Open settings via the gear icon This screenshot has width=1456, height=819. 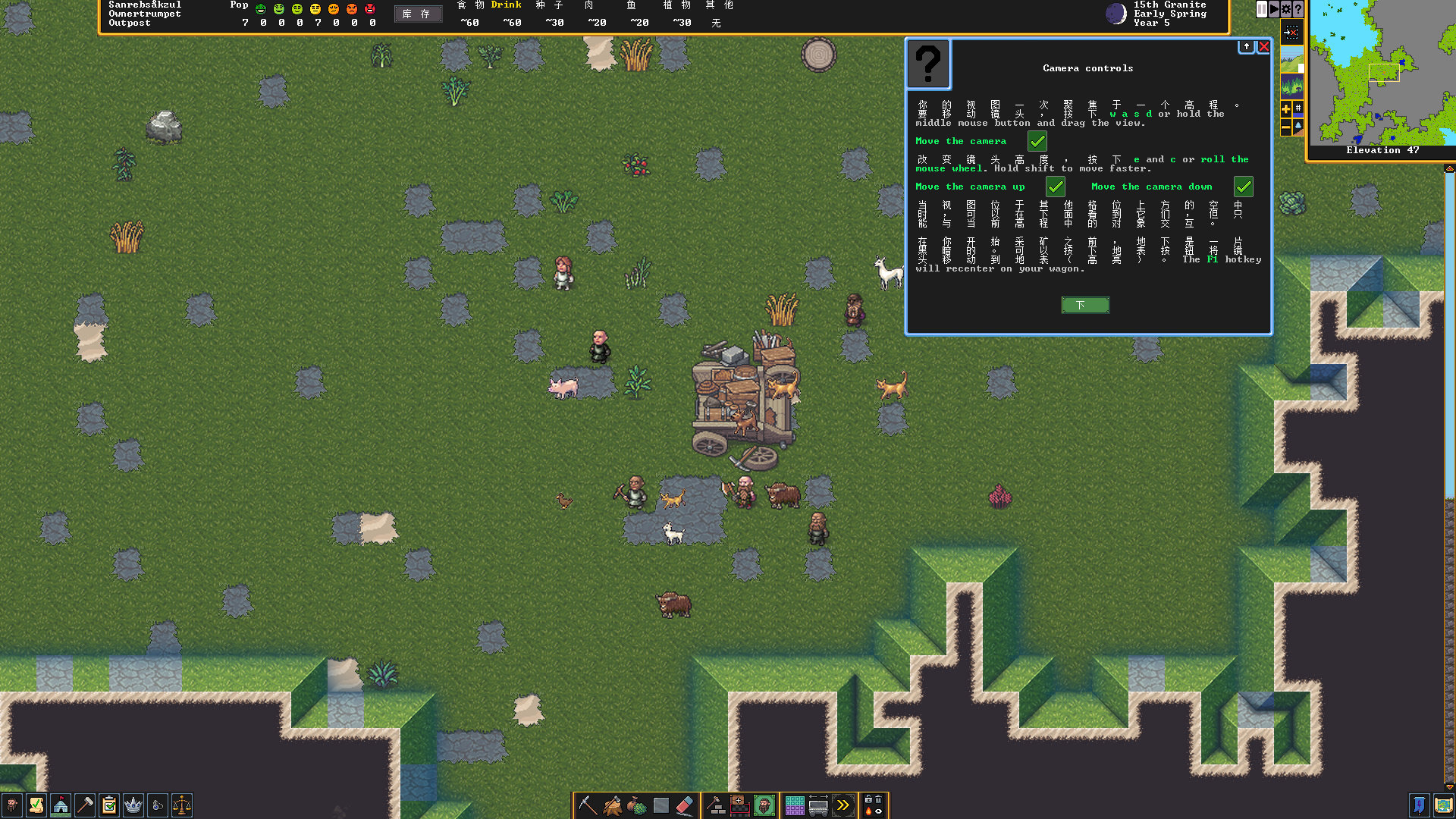click(1286, 9)
